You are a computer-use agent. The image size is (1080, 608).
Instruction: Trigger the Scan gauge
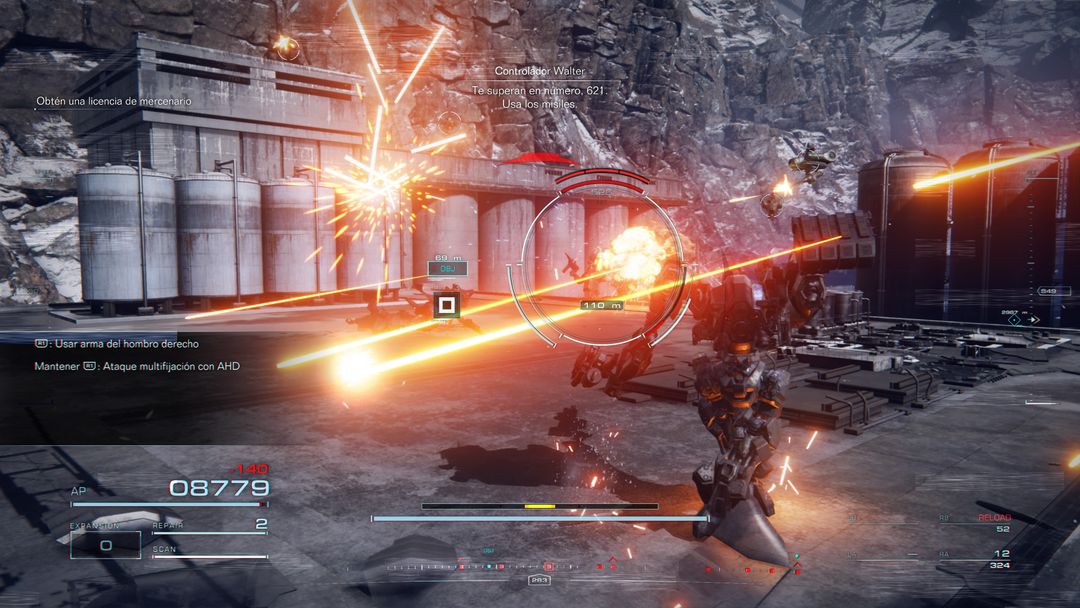pos(209,552)
